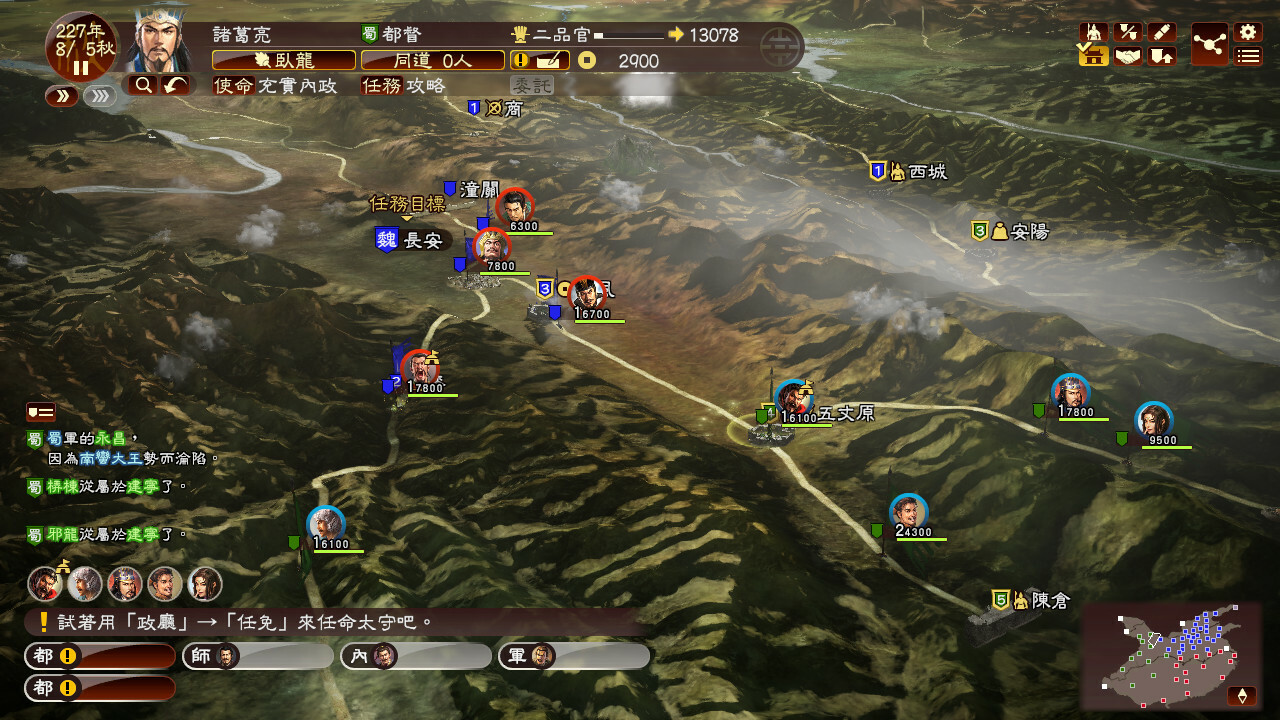Toggle game pause with the pause button
This screenshot has width=1280, height=720.
(x=80, y=67)
